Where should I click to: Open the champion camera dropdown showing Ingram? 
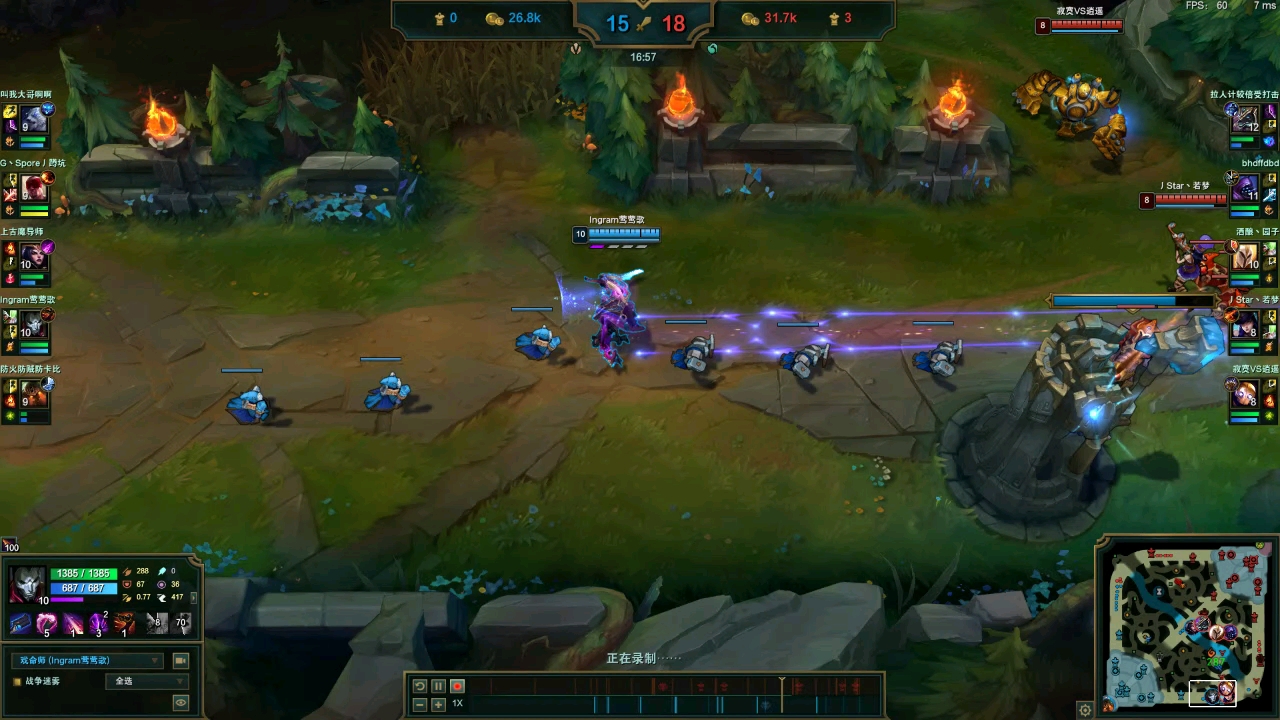pyautogui.click(x=87, y=660)
